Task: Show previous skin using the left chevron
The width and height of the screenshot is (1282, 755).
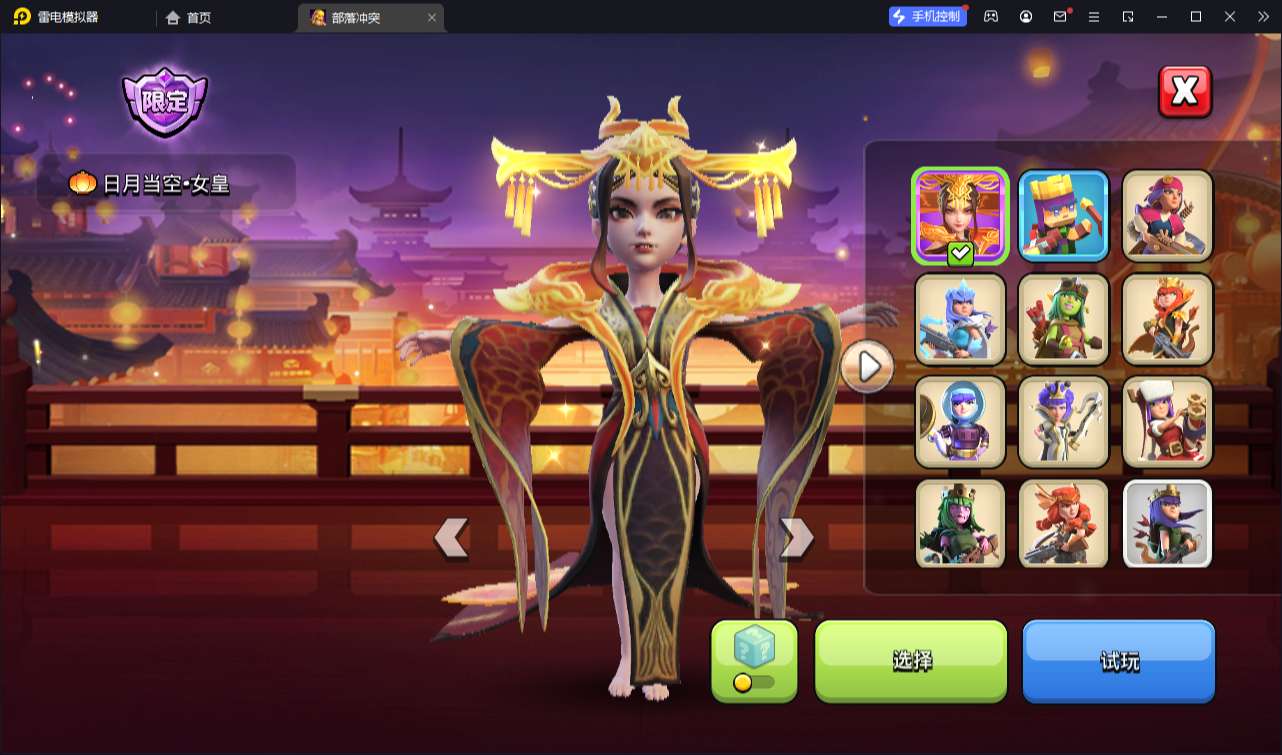Action: click(x=452, y=538)
